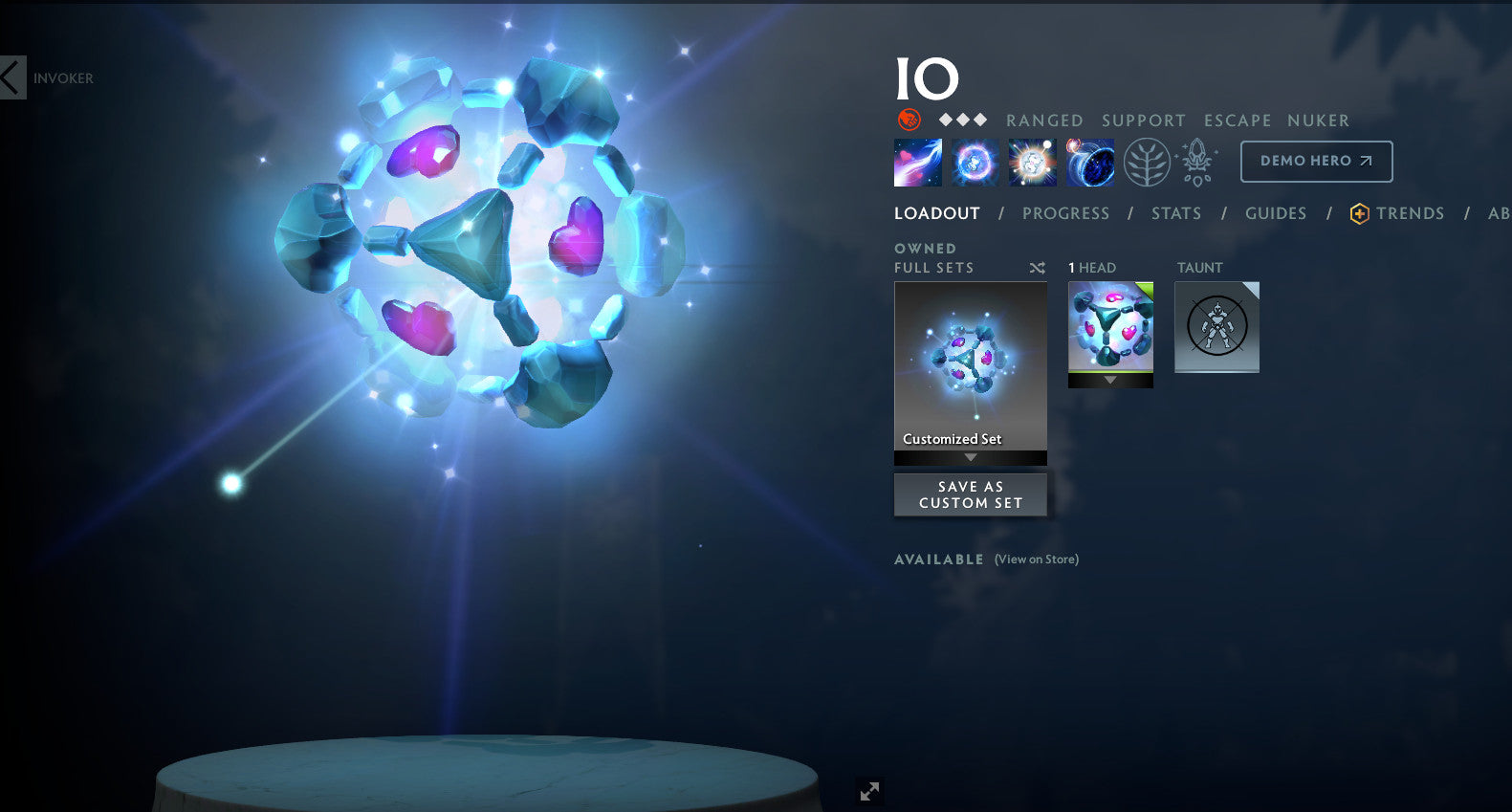Click the Relocate ability icon

click(1089, 161)
